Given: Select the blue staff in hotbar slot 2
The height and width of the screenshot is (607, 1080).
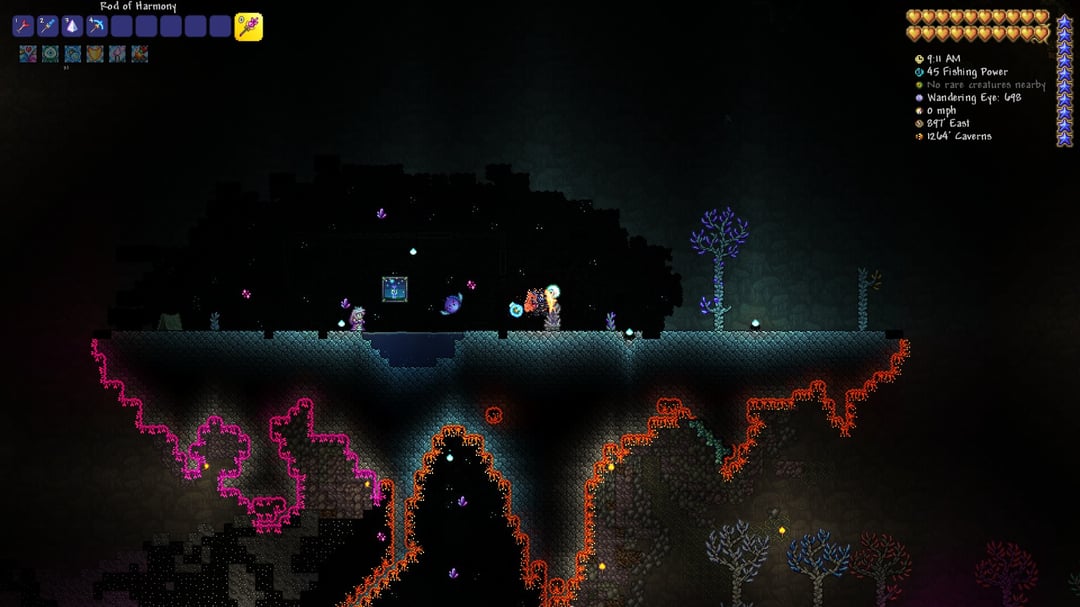Looking at the screenshot, I should pos(47,27).
